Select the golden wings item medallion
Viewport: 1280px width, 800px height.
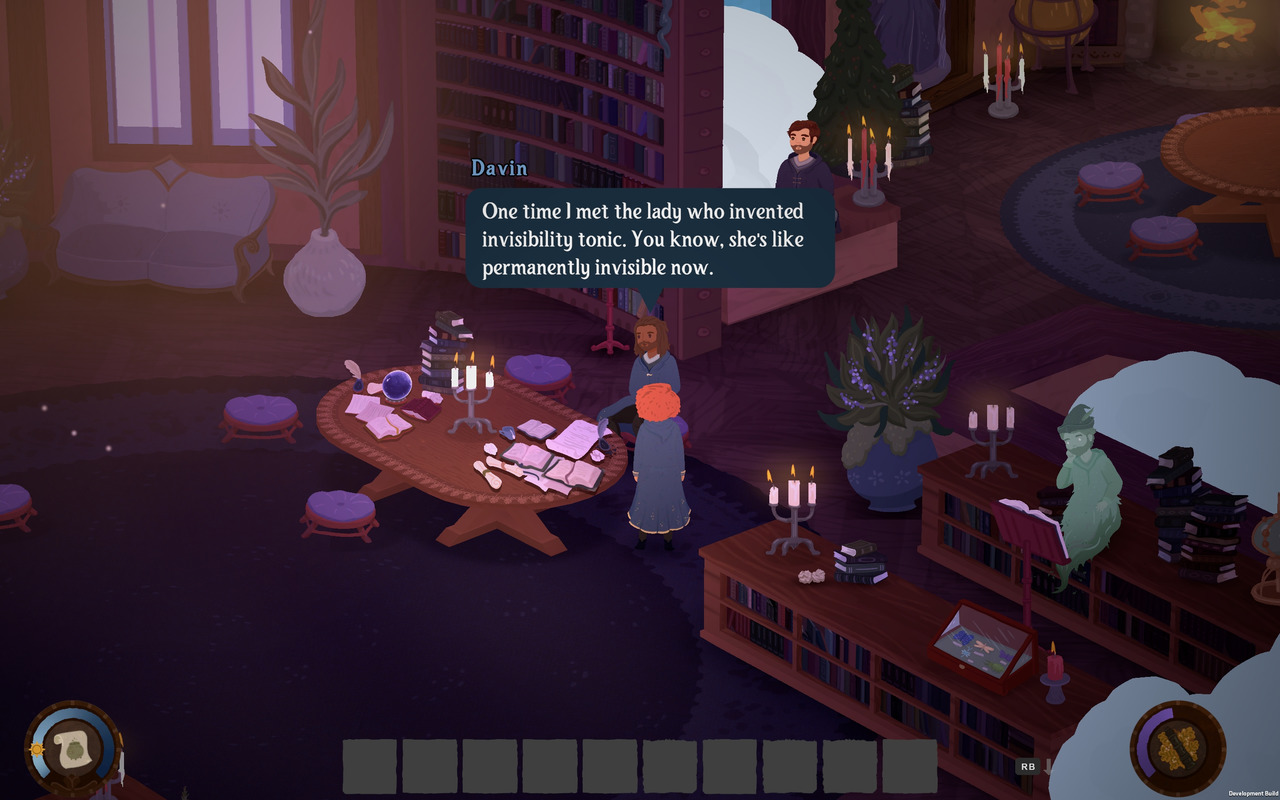(1177, 747)
